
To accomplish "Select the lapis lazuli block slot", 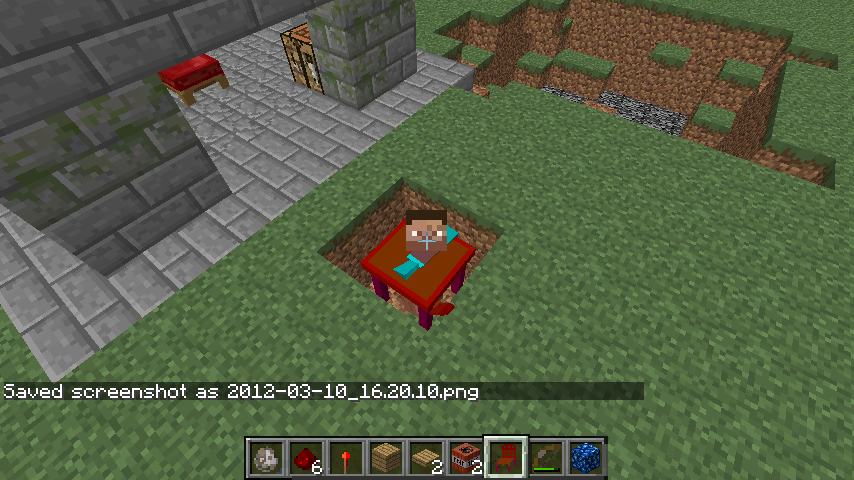I will tap(586, 459).
